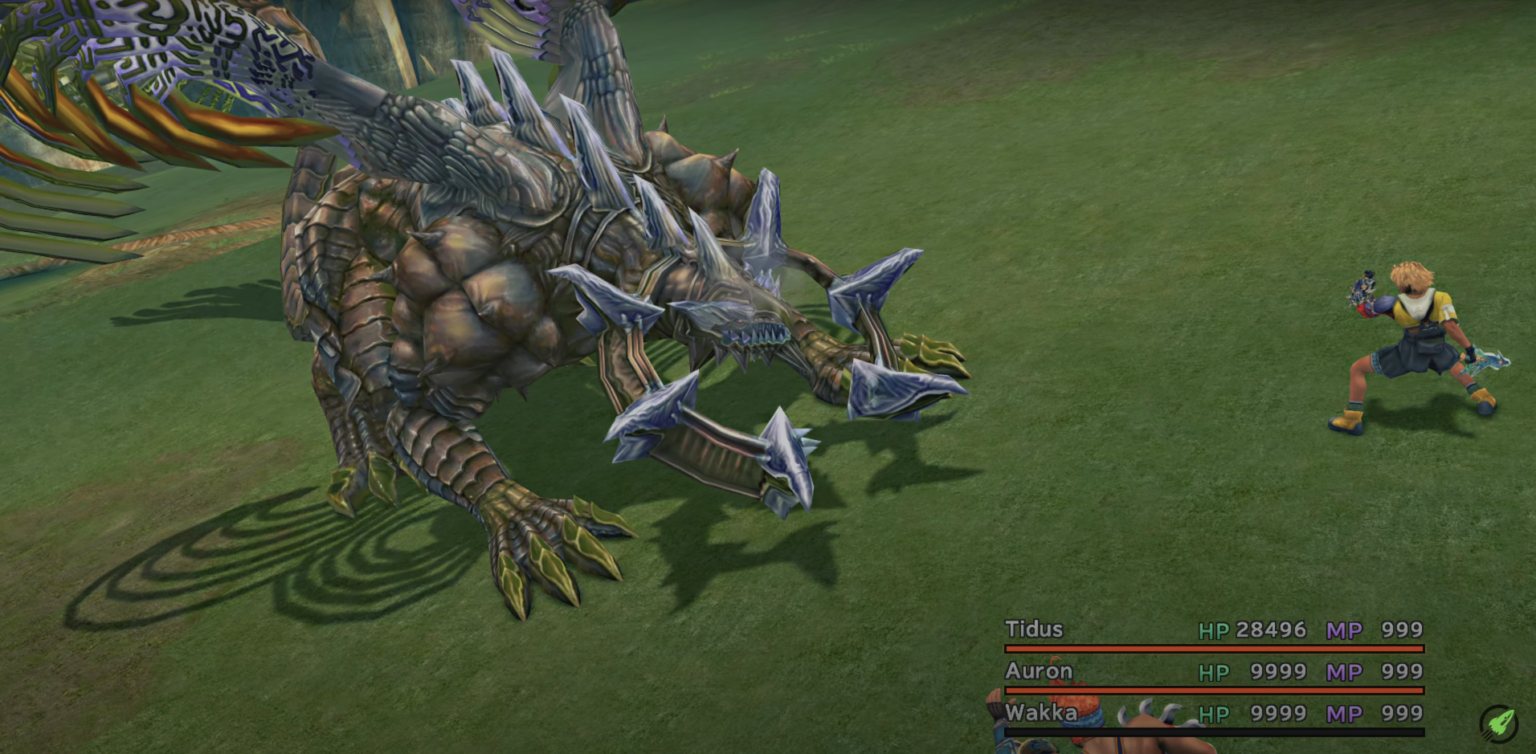Select Auron in the party status panel
This screenshot has width=1536, height=754.
[1038, 671]
